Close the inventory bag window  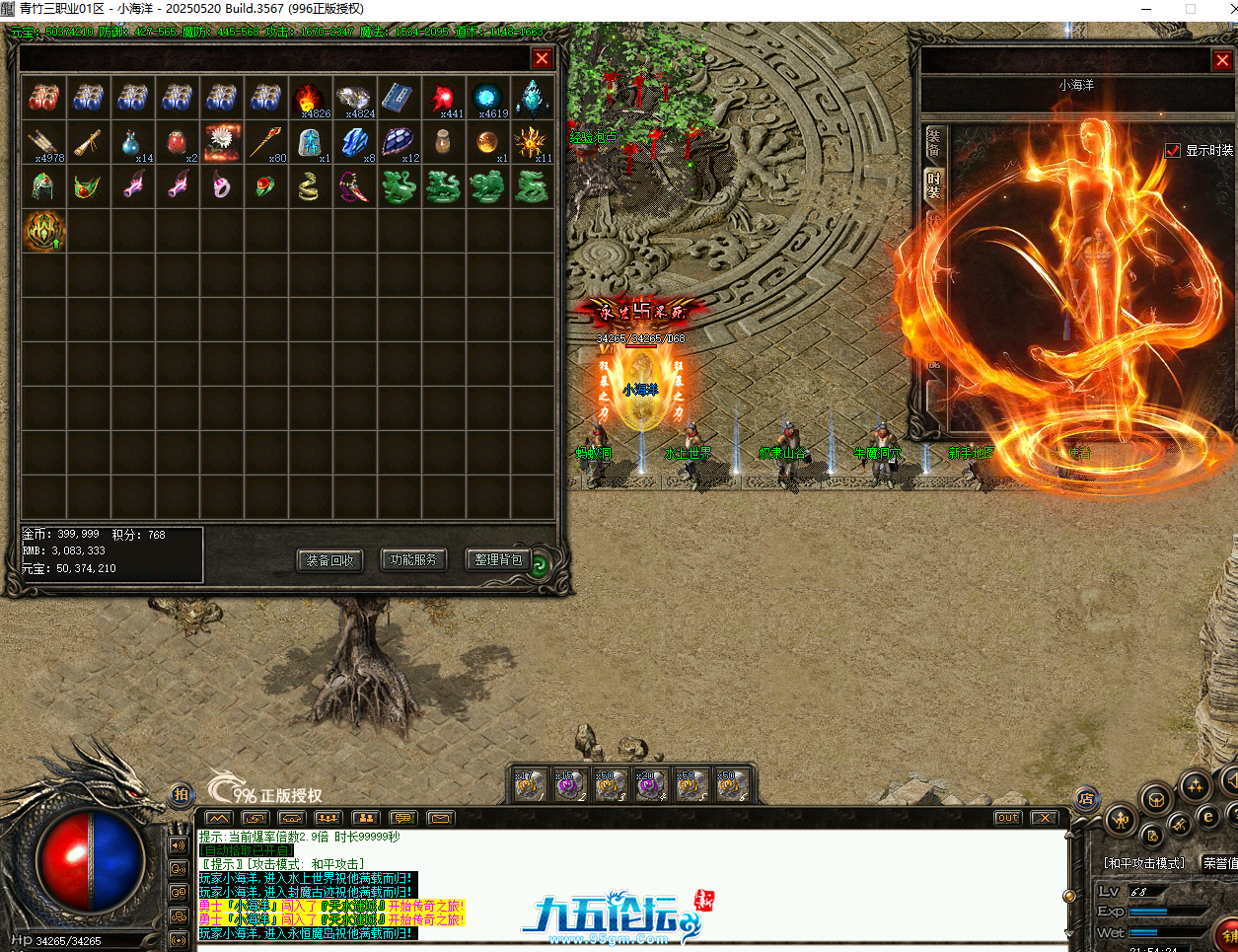pos(542,58)
